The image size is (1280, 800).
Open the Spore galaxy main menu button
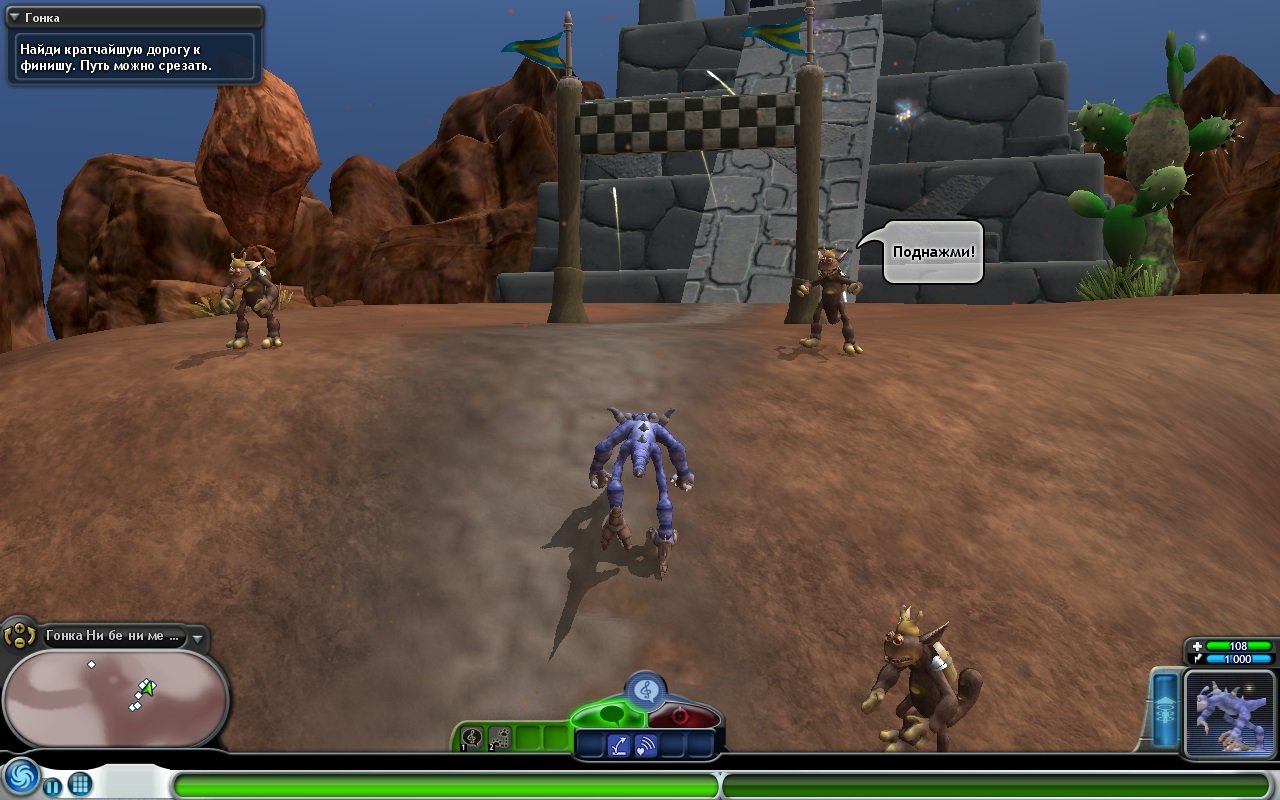click(x=22, y=778)
